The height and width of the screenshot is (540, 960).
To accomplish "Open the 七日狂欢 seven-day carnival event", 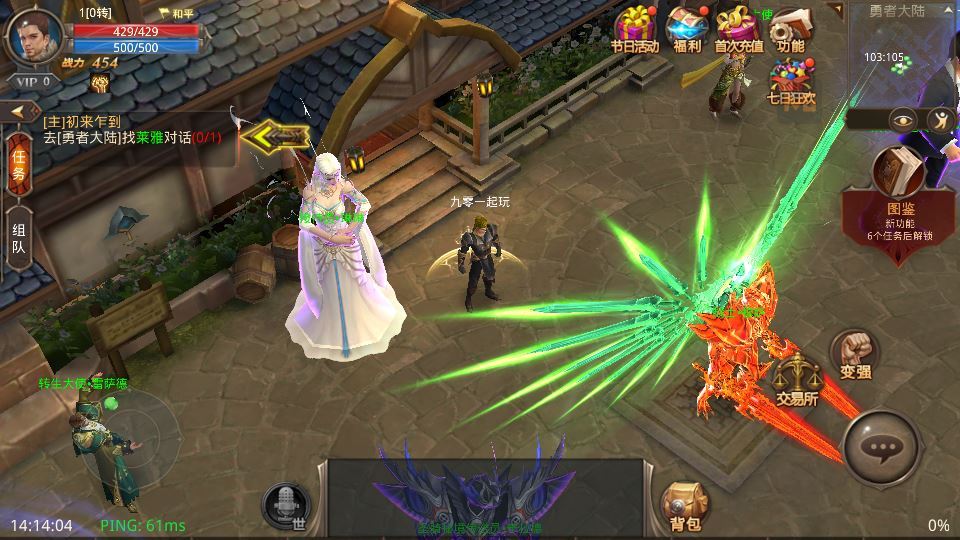I will point(791,80).
